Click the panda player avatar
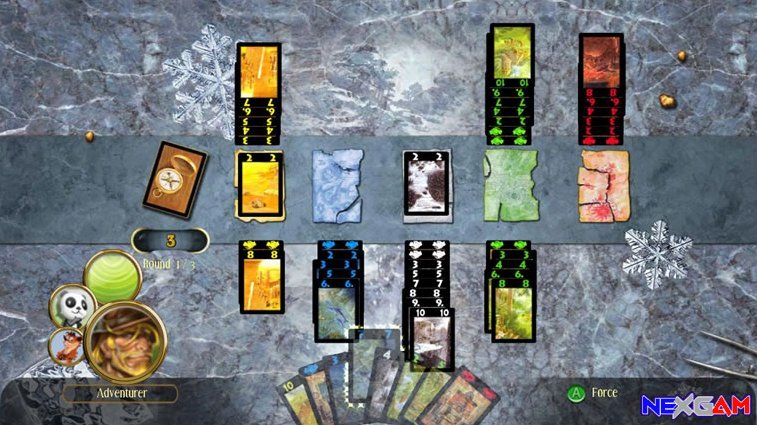The width and height of the screenshot is (757, 425). coord(71,305)
